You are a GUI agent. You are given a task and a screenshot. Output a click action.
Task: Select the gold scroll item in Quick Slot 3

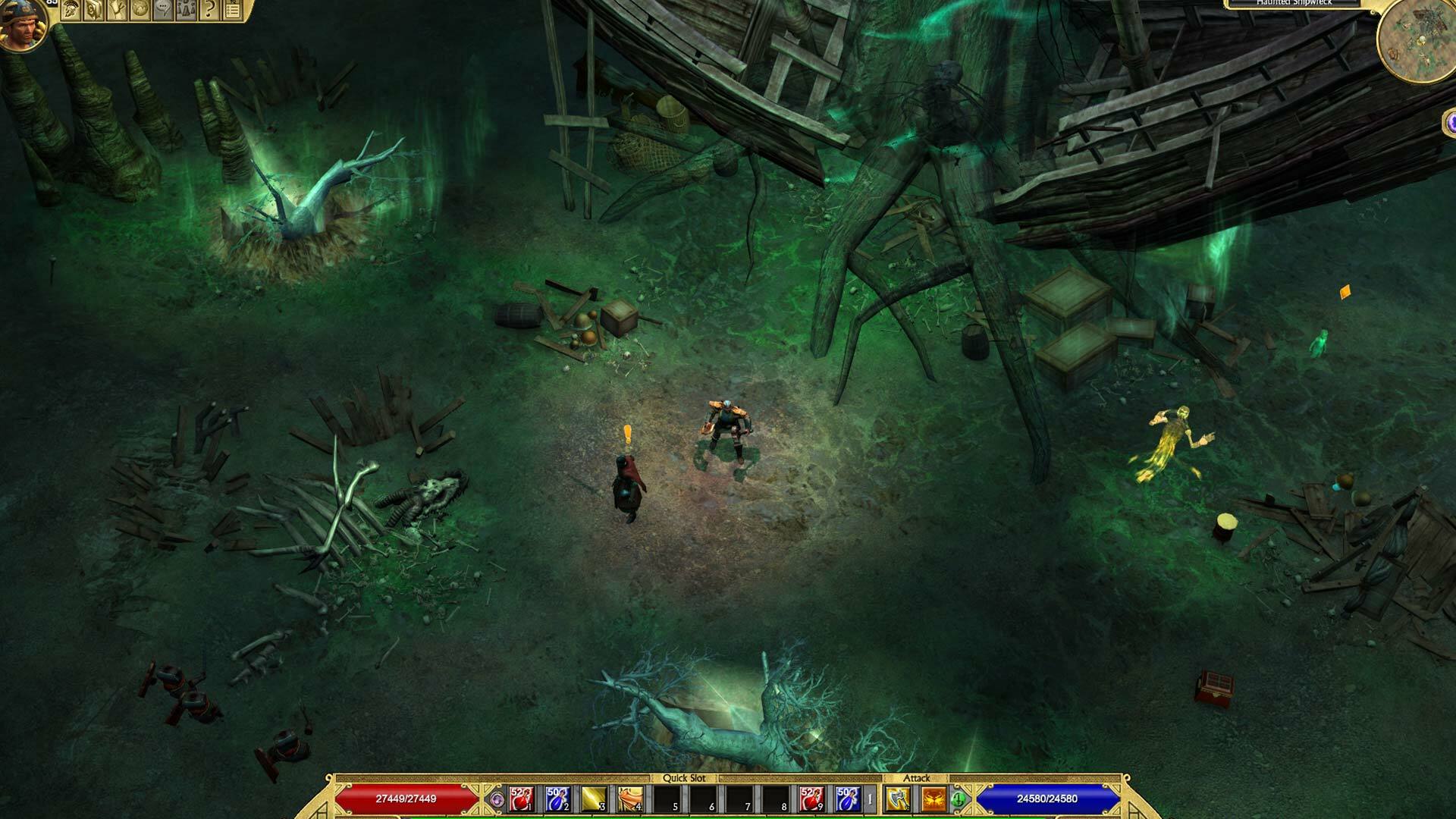[591, 799]
